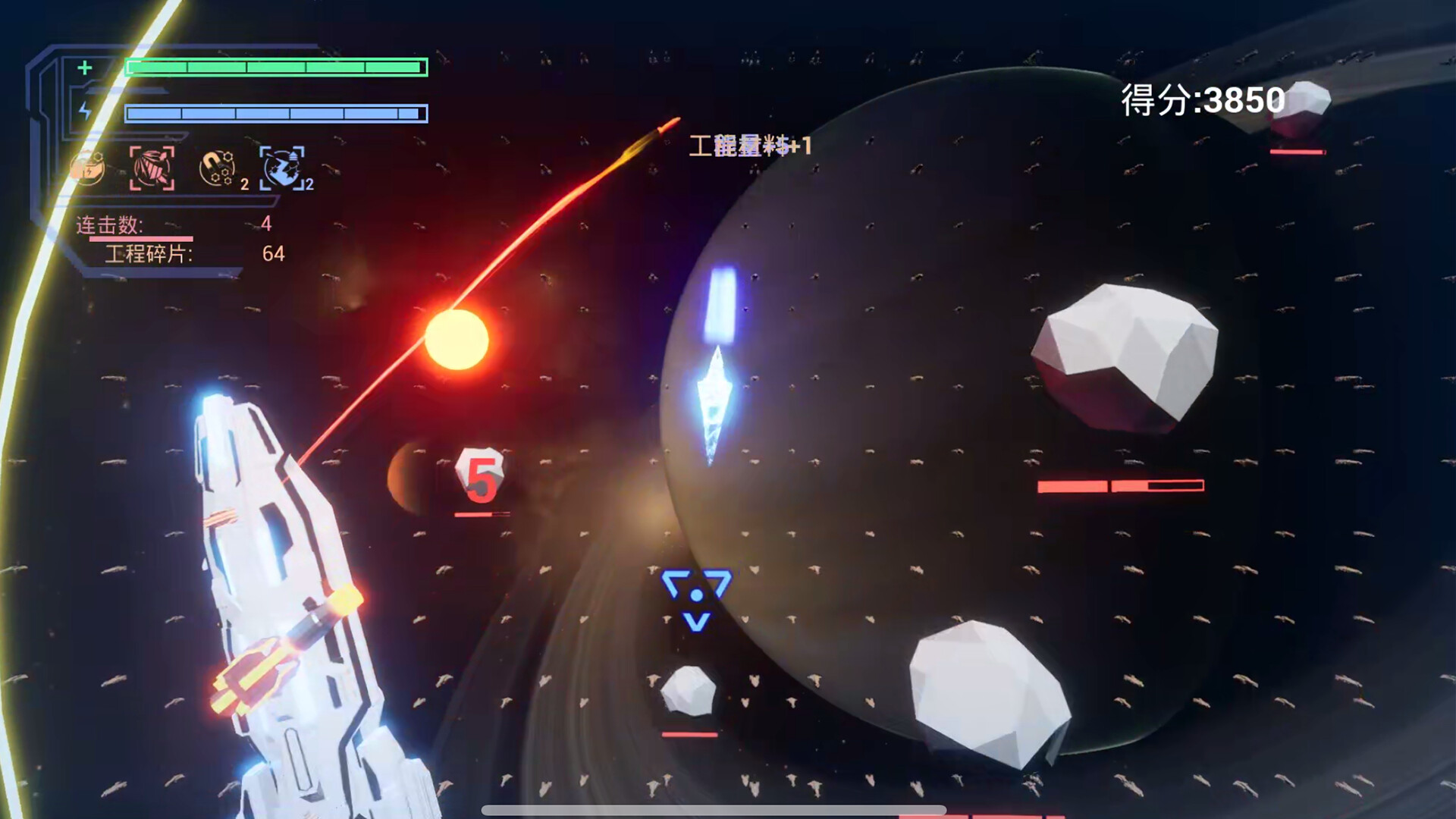Click the 工程量粒+1 pickup notification text
The width and height of the screenshot is (1456, 819).
coord(749,146)
